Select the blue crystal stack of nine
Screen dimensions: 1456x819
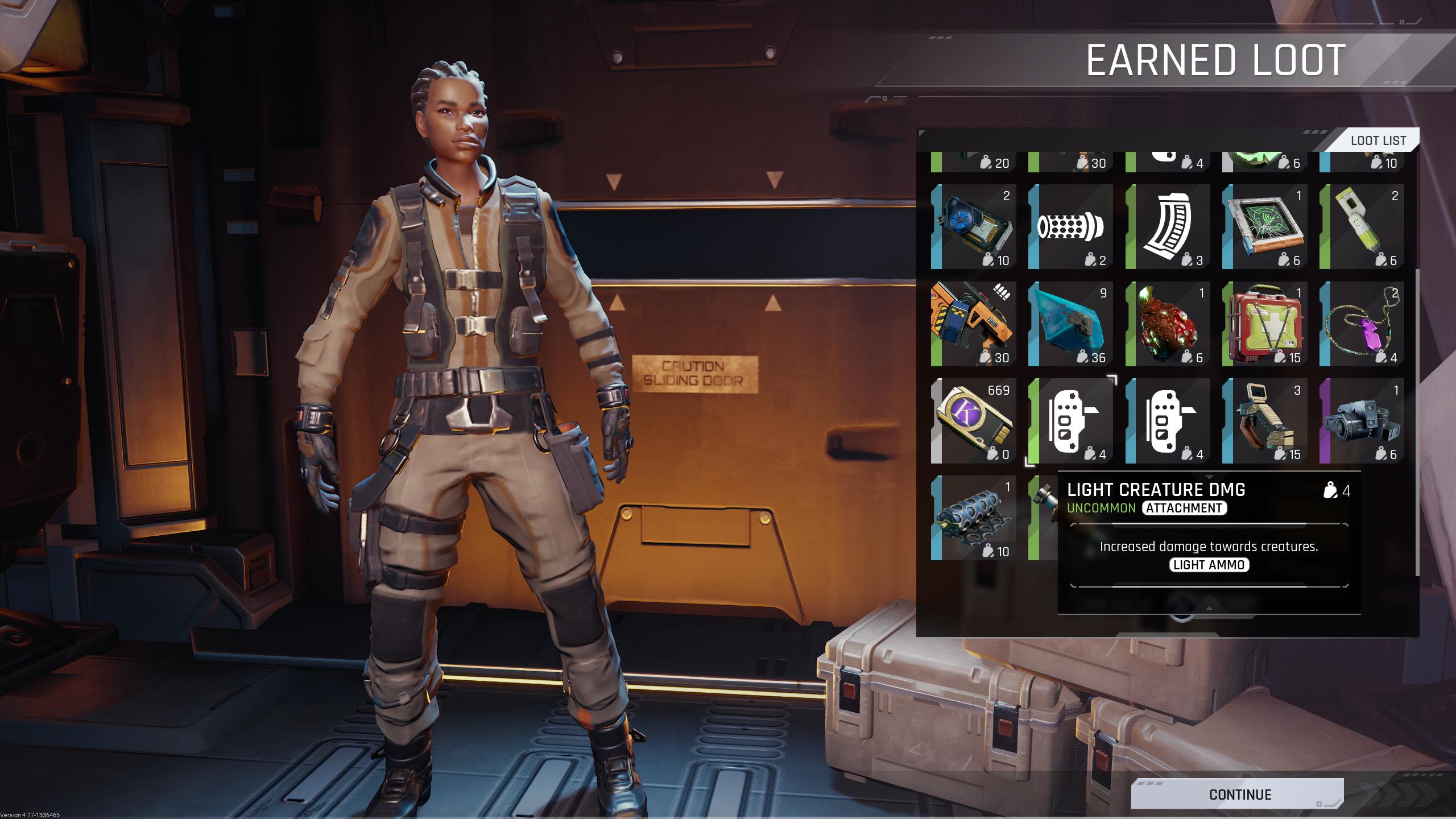(1070, 324)
